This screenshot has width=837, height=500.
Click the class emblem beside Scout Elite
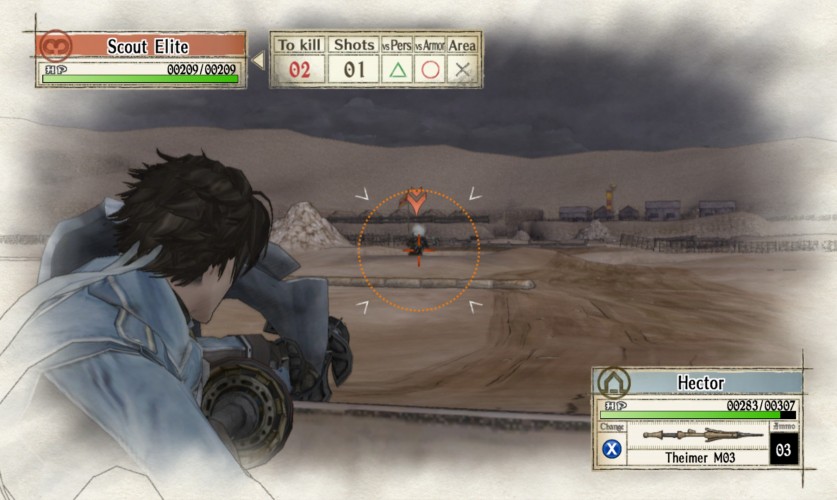pyautogui.click(x=54, y=45)
